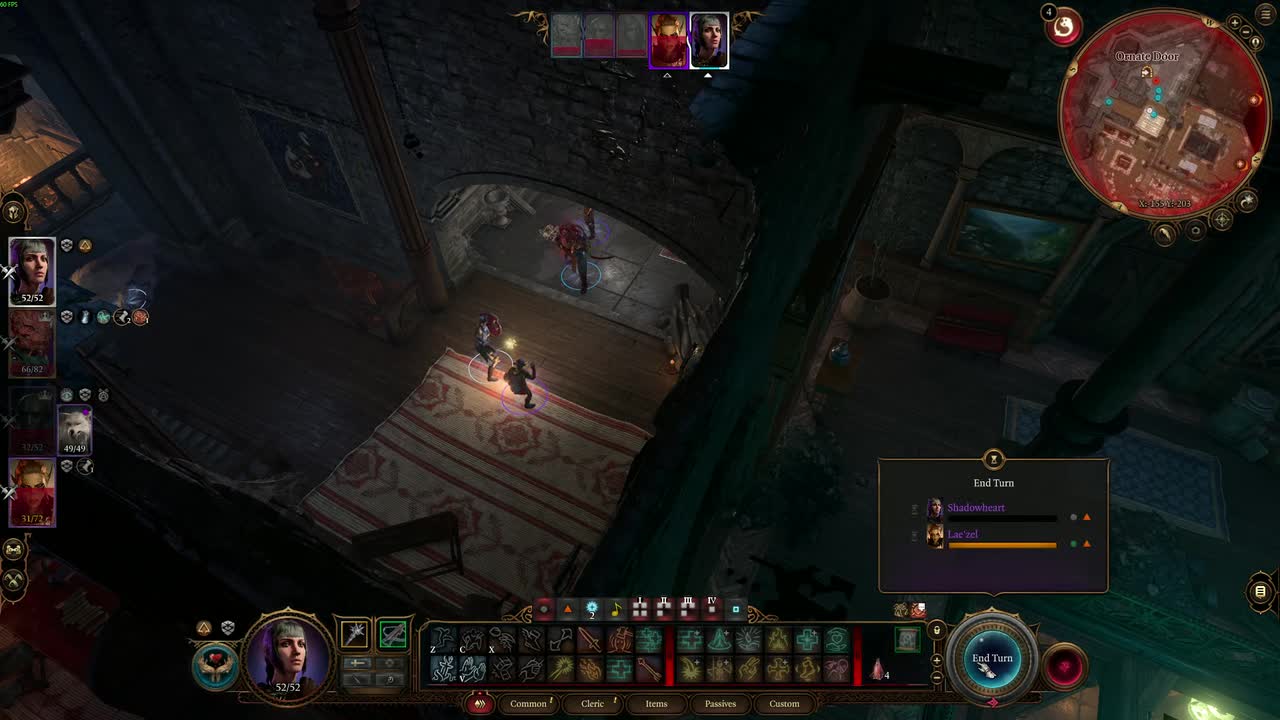
Task: Switch to the Passives hotbar tab
Action: click(720, 703)
